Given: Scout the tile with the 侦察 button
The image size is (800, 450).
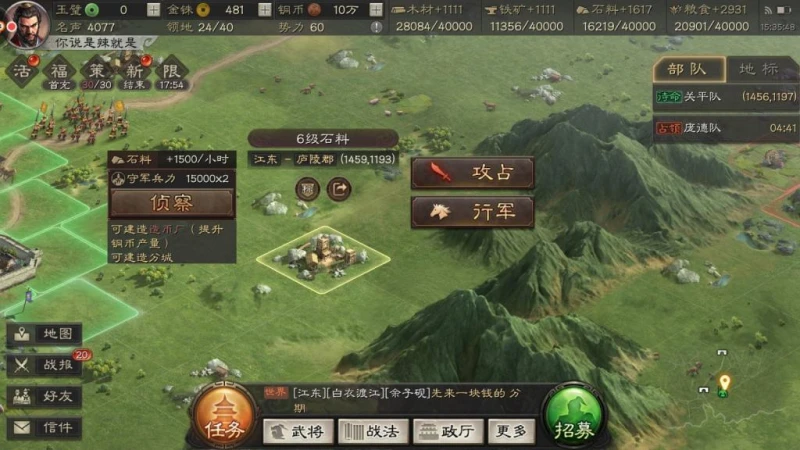Looking at the screenshot, I should click(172, 203).
